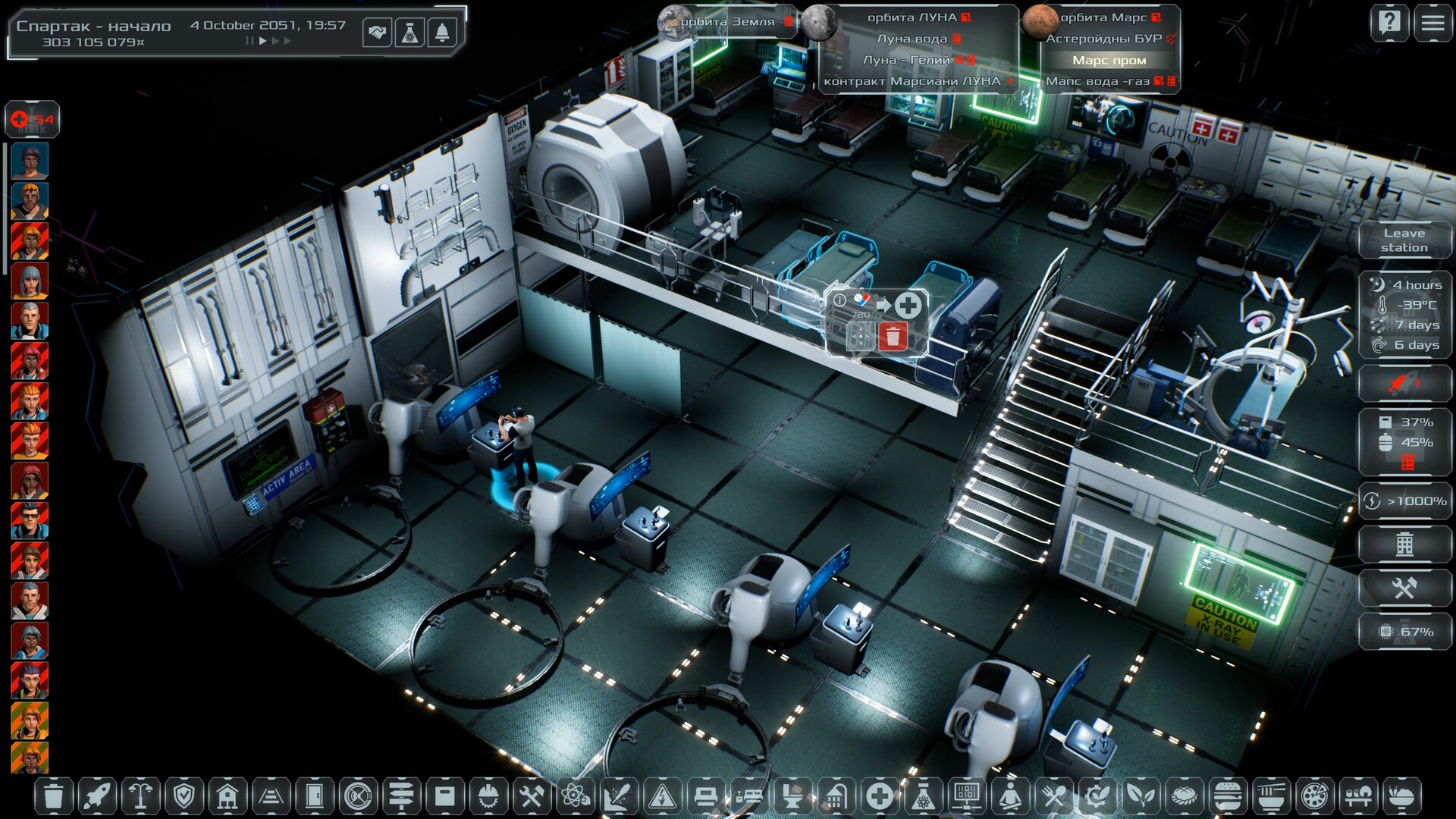
Task: Open the red medical alert counter
Action: [32, 119]
